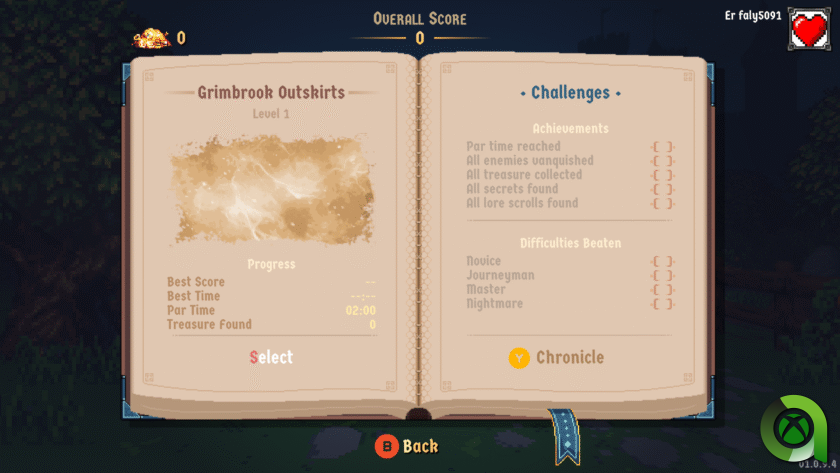Choose the Select option for Grimbrook Outskirts
840x473 pixels.
(x=271, y=357)
